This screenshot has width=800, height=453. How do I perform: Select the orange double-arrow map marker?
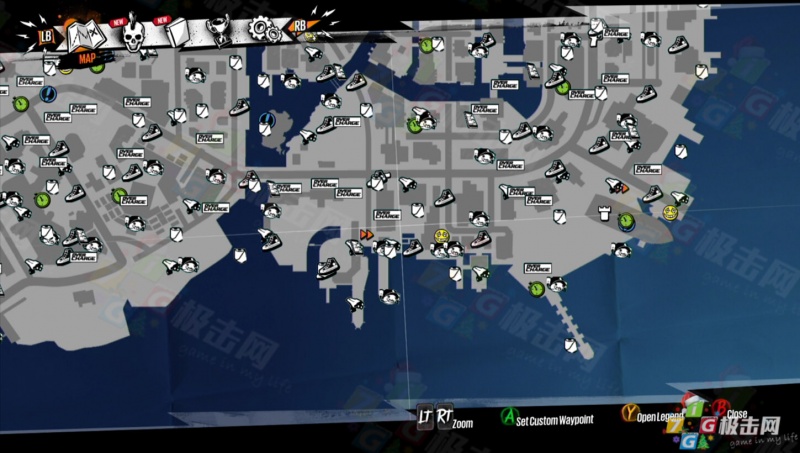pos(366,234)
